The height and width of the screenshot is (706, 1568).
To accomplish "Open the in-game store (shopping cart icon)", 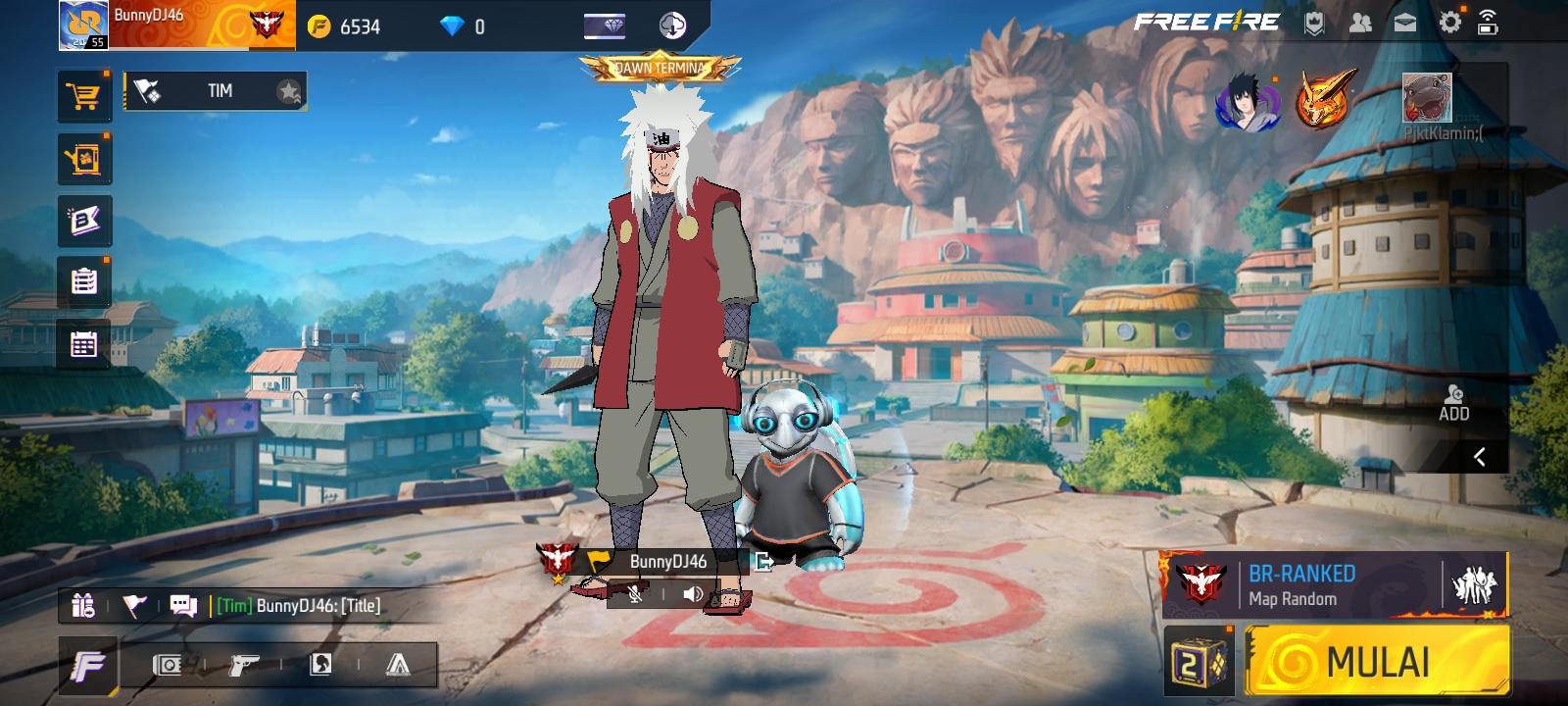I will click(83, 95).
